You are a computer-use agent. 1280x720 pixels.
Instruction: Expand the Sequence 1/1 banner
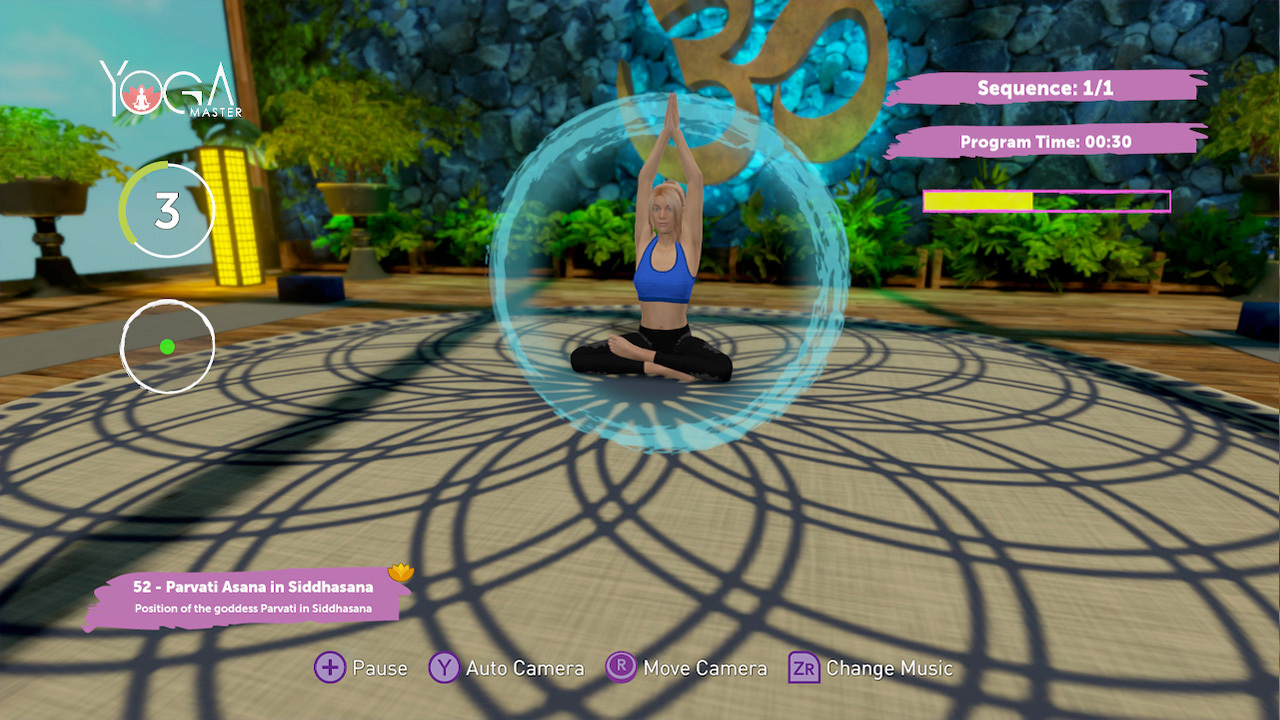coord(1048,88)
